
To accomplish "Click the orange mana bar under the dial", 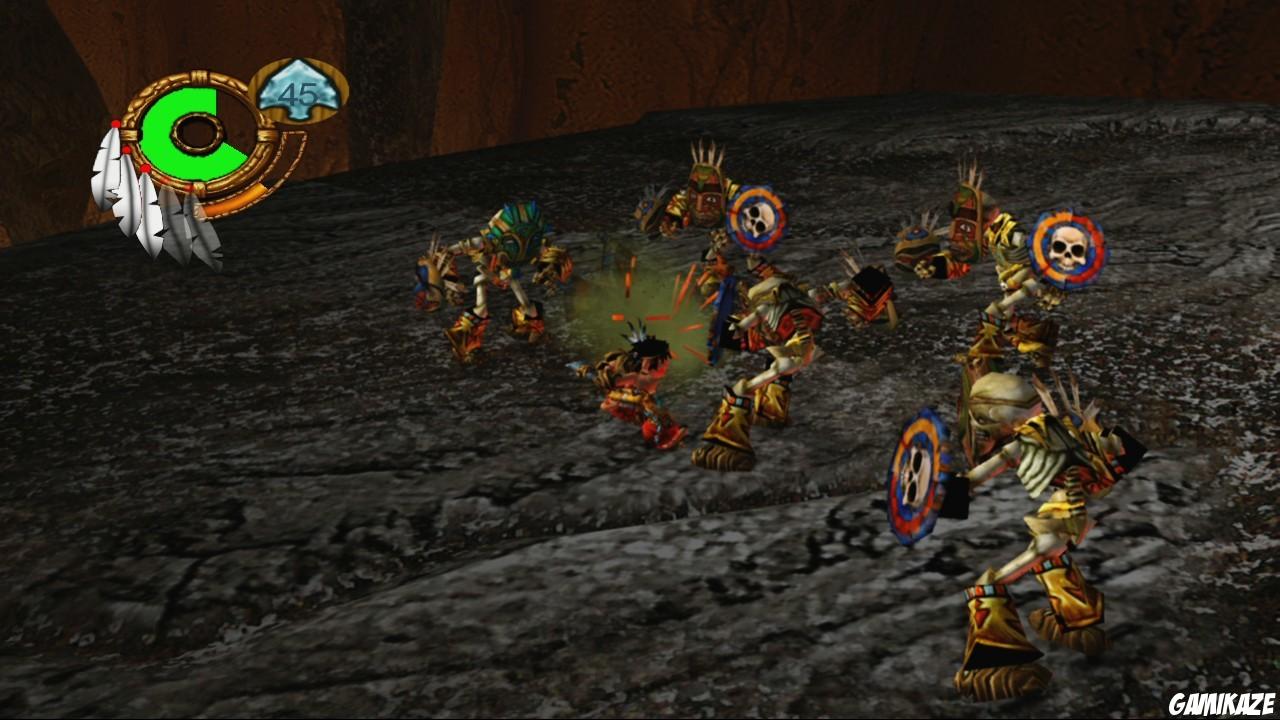I will coord(233,200).
